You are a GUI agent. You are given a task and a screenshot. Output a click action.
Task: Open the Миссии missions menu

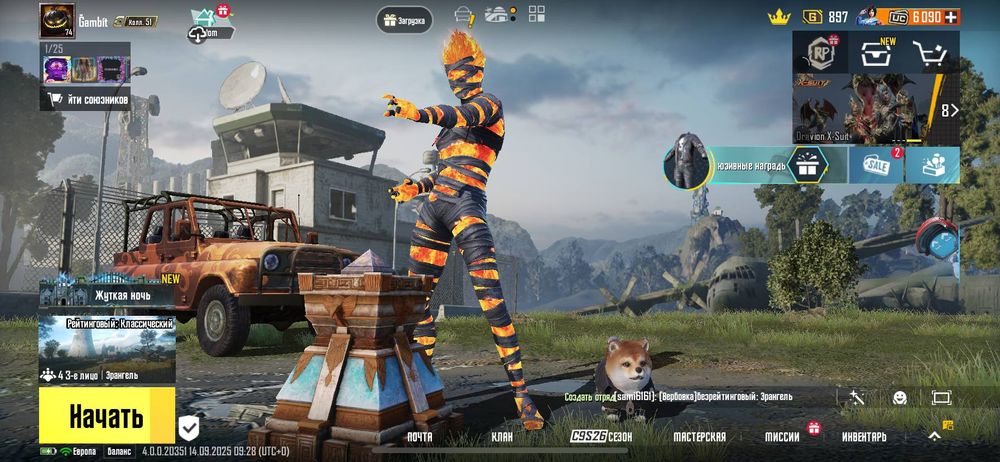pyautogui.click(x=782, y=437)
